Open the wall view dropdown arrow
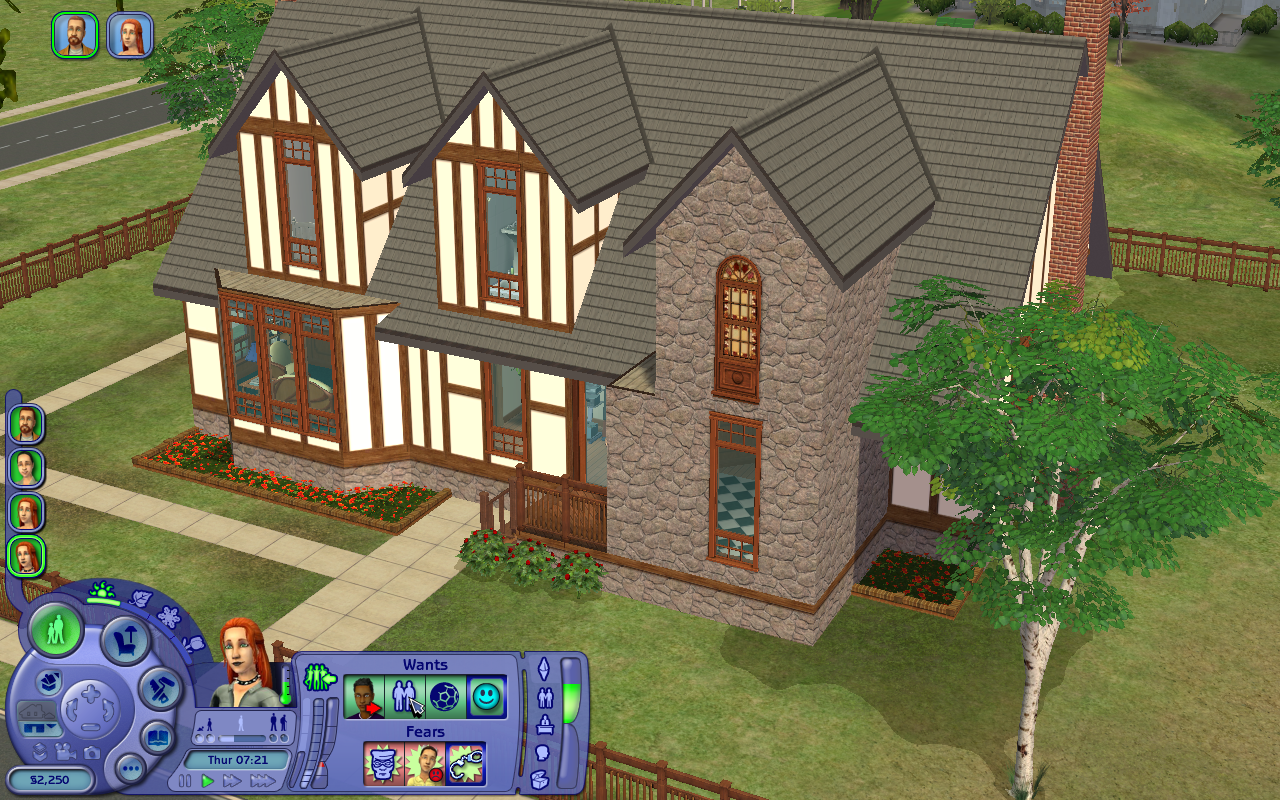This screenshot has height=800, width=1280. click(52, 726)
